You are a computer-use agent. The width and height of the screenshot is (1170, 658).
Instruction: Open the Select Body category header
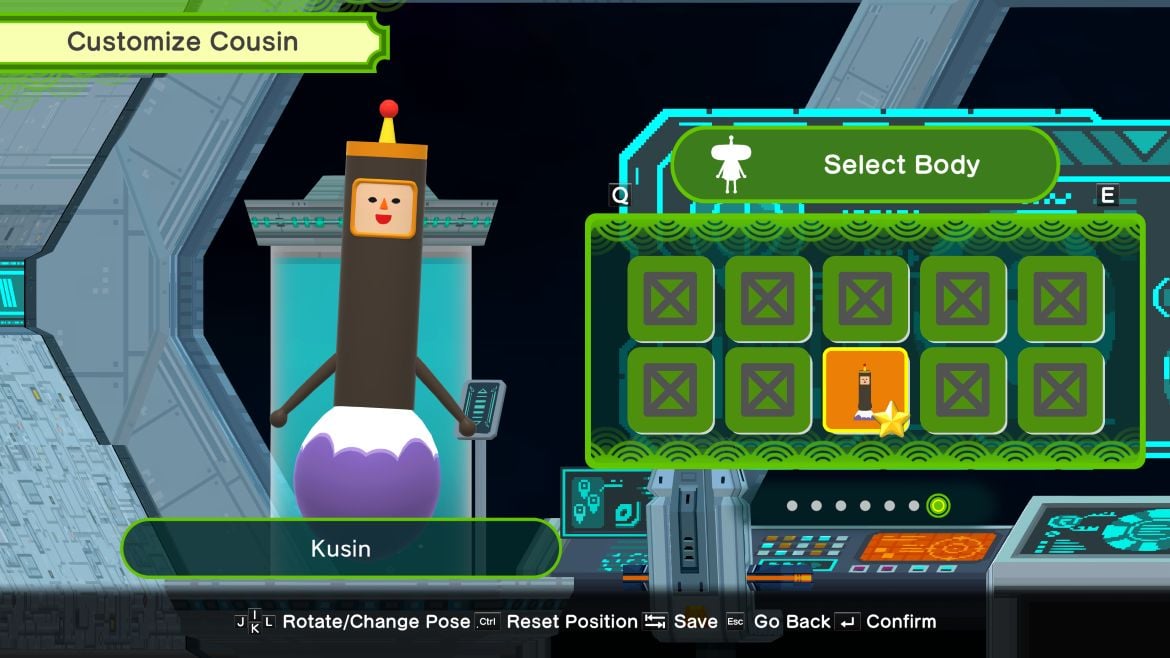tap(865, 165)
